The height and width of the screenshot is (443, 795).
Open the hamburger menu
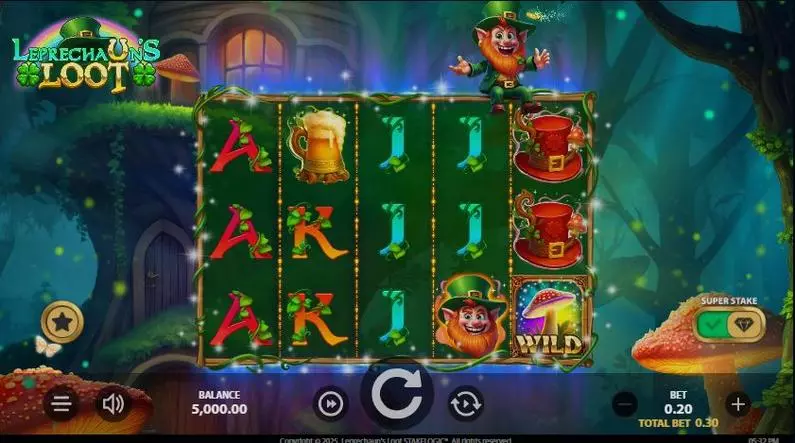click(61, 404)
